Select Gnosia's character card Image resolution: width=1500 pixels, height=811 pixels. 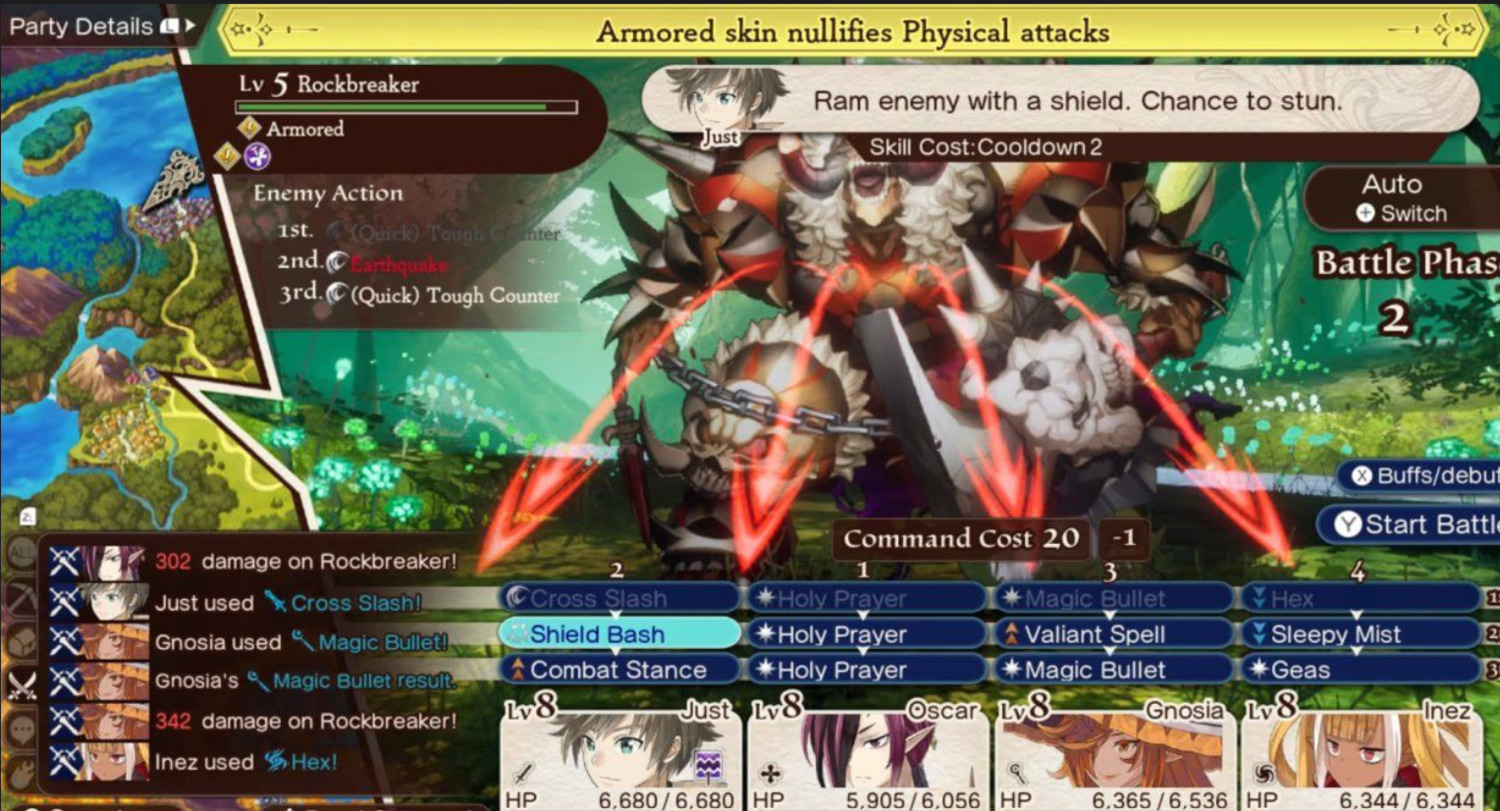1112,755
